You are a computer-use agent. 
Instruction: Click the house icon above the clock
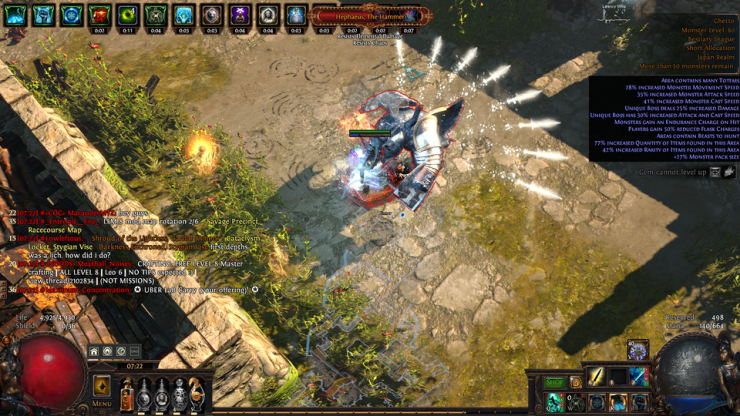(93, 352)
